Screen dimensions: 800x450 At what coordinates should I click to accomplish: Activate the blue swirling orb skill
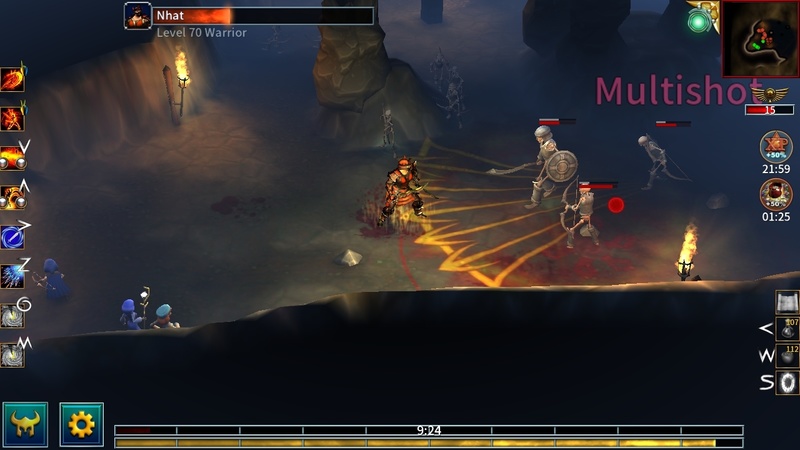pyautogui.click(x=12, y=236)
